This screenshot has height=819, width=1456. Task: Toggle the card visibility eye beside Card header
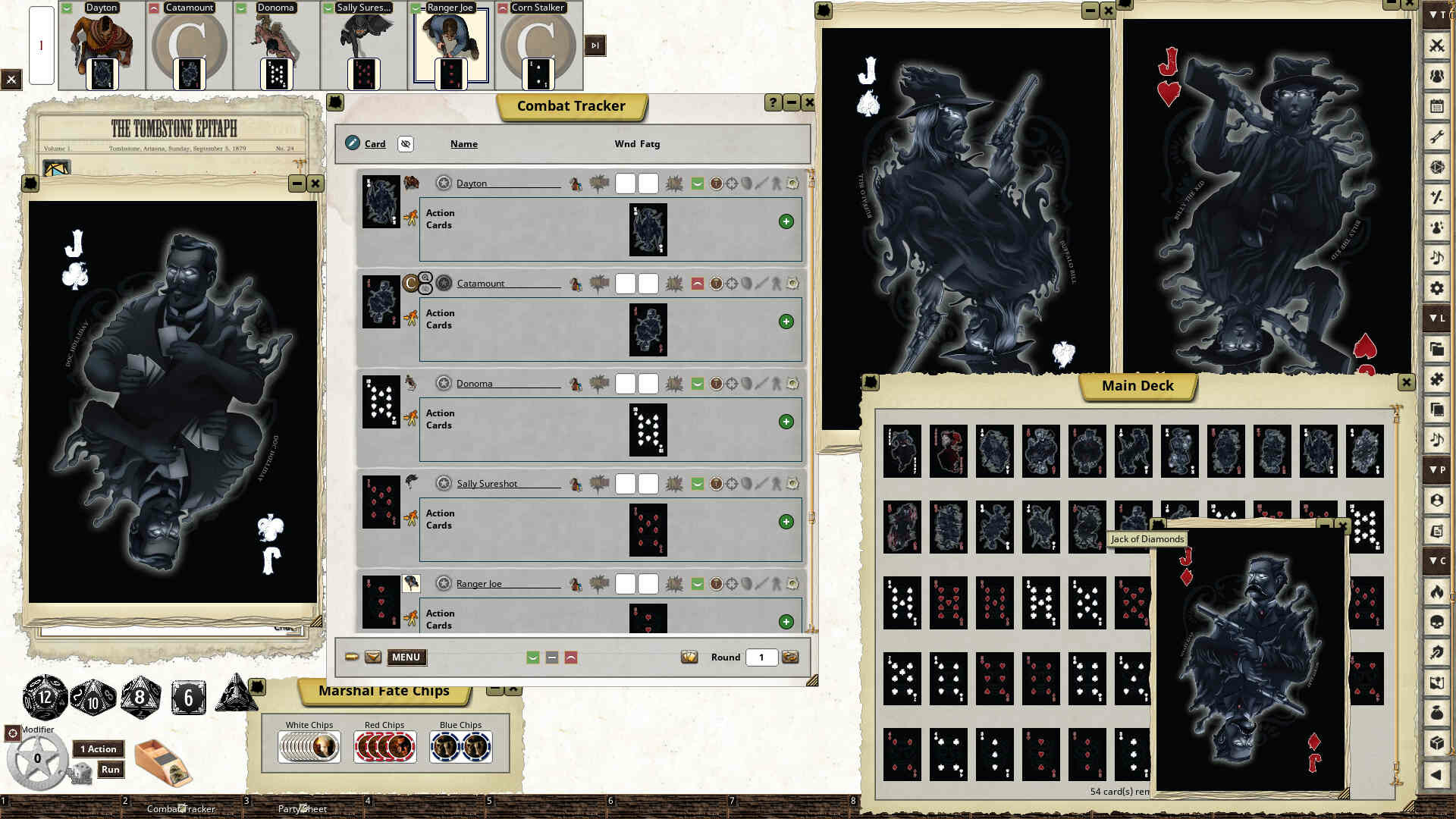[x=406, y=144]
